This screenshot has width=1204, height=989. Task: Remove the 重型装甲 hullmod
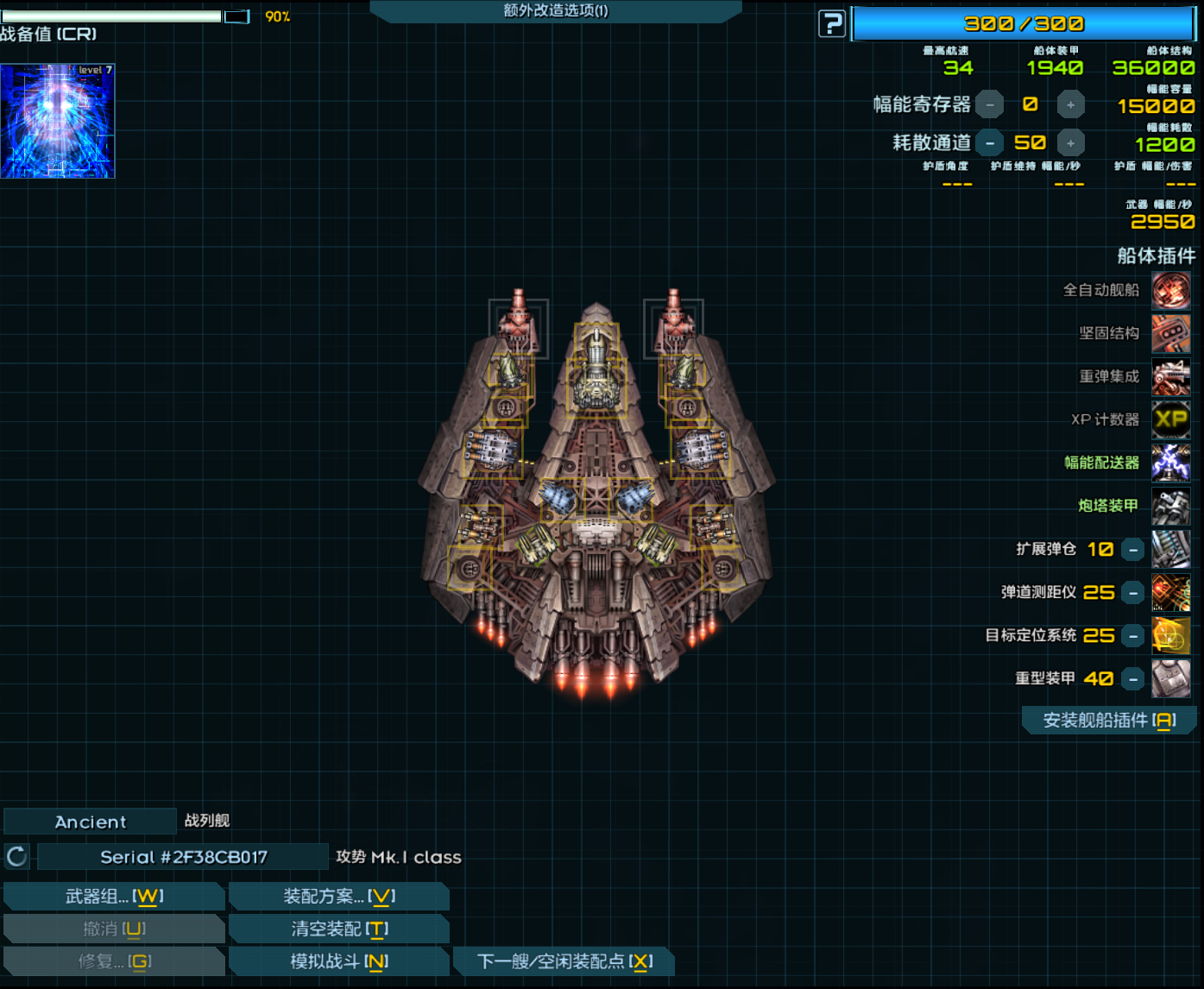[x=1133, y=679]
